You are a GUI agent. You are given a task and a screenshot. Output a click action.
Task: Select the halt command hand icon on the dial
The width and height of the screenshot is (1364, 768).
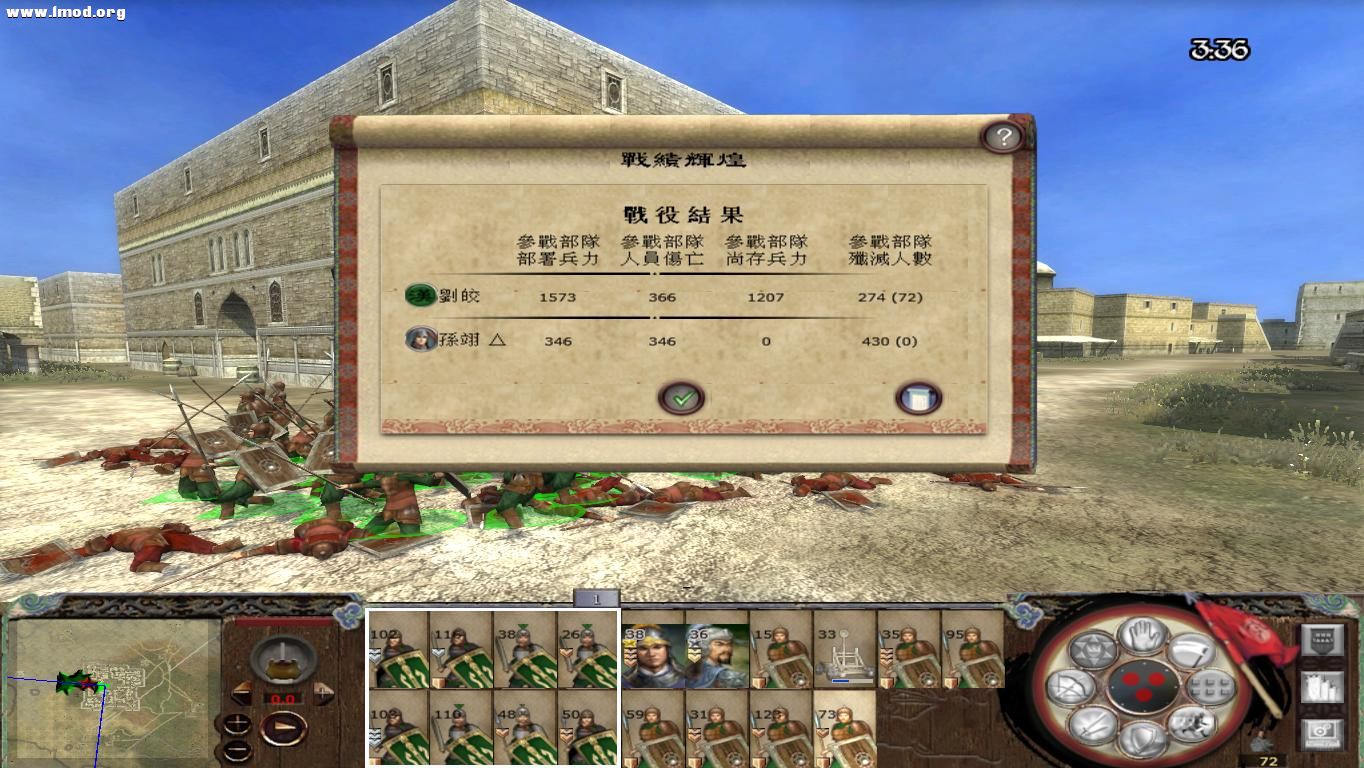1141,635
